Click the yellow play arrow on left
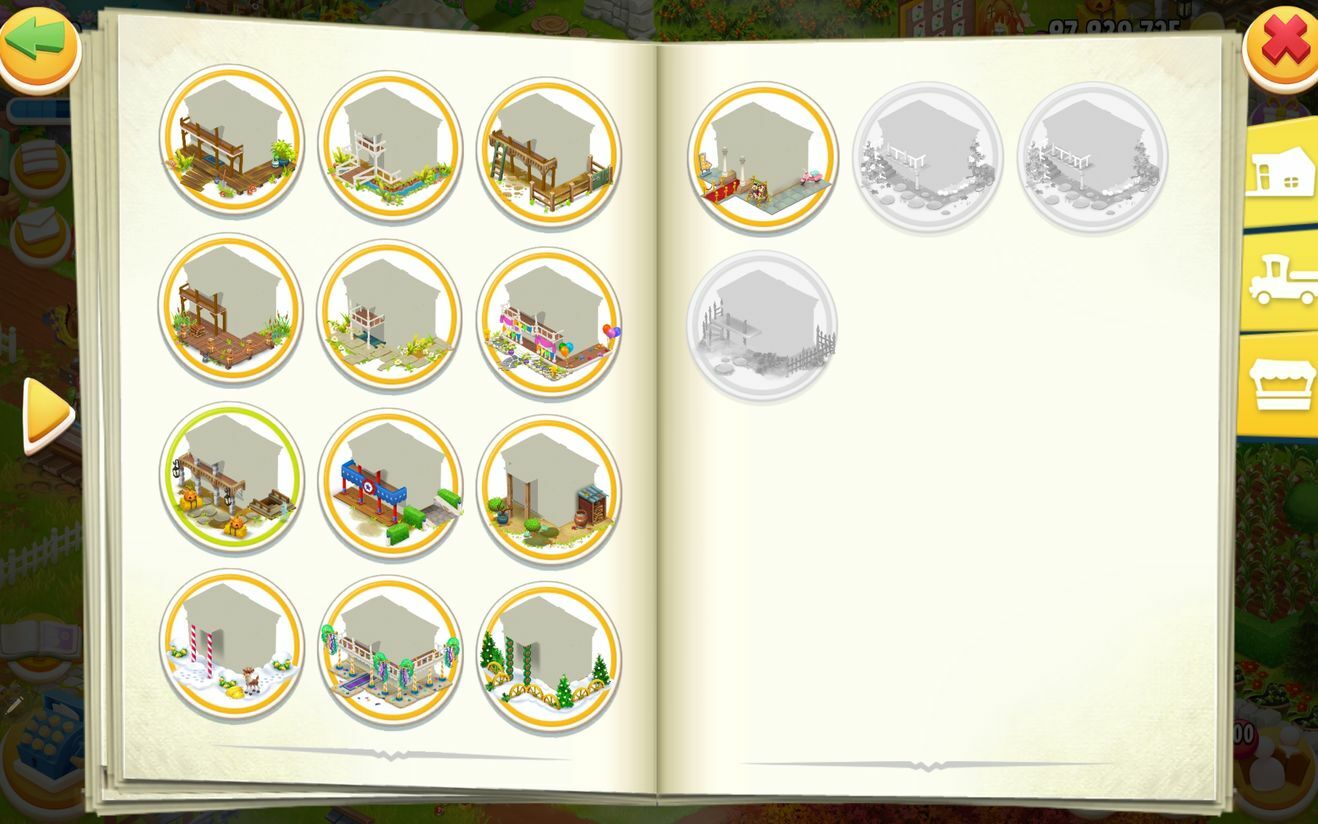Screen dimensions: 1318x824 click(x=46, y=414)
